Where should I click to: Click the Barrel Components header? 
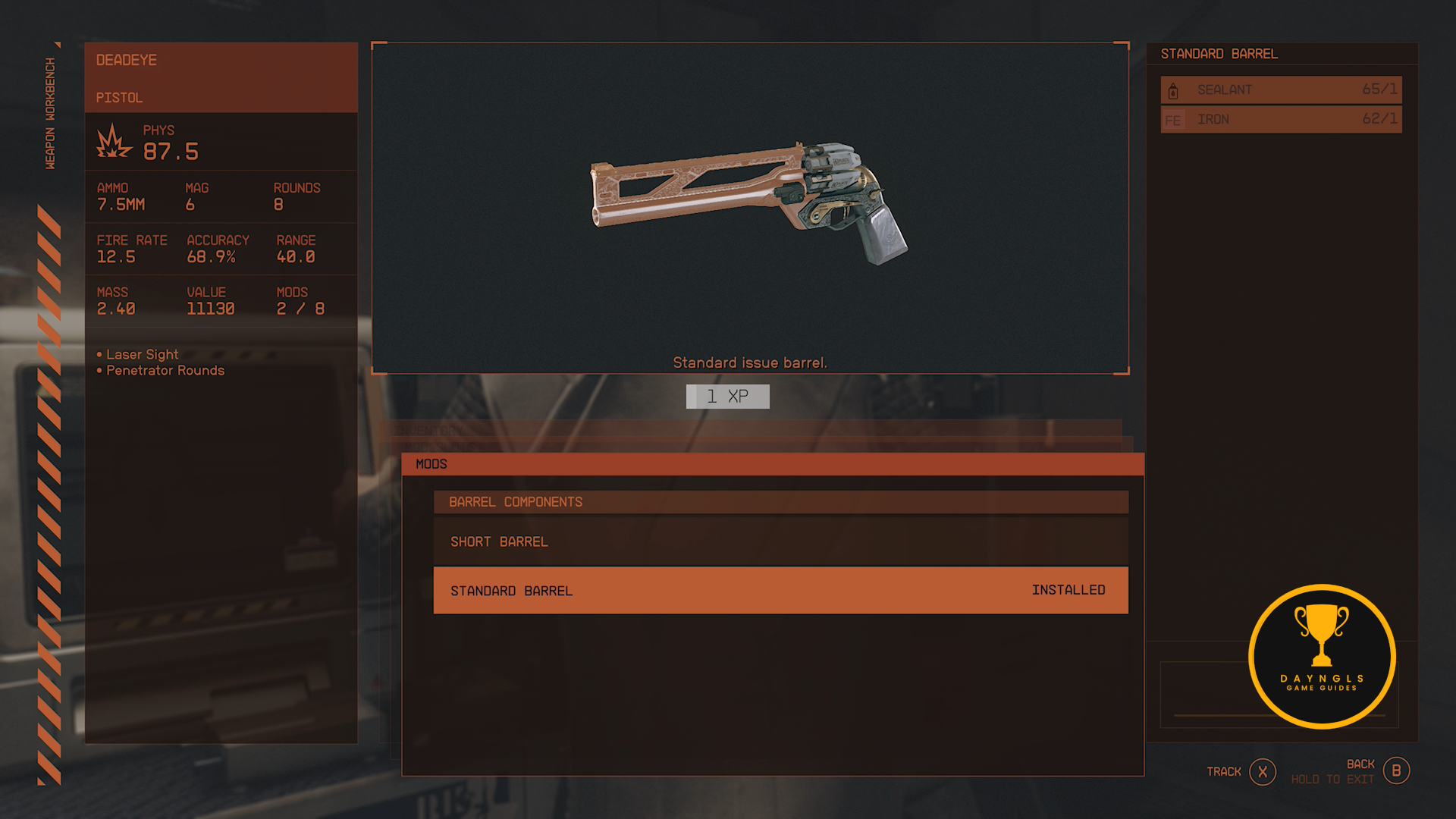click(x=780, y=502)
